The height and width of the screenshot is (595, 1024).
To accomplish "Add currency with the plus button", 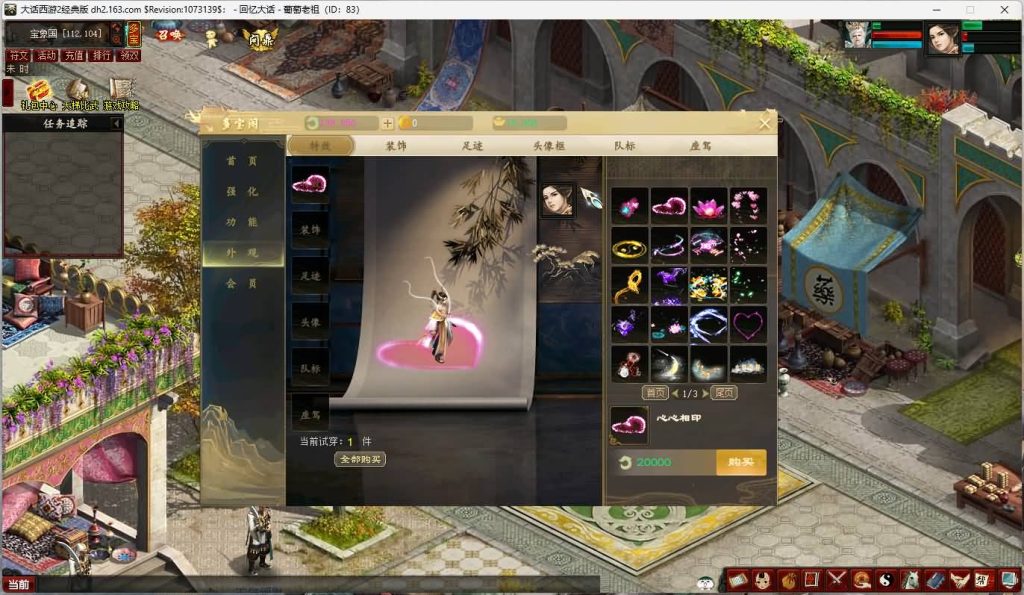I will [387, 124].
